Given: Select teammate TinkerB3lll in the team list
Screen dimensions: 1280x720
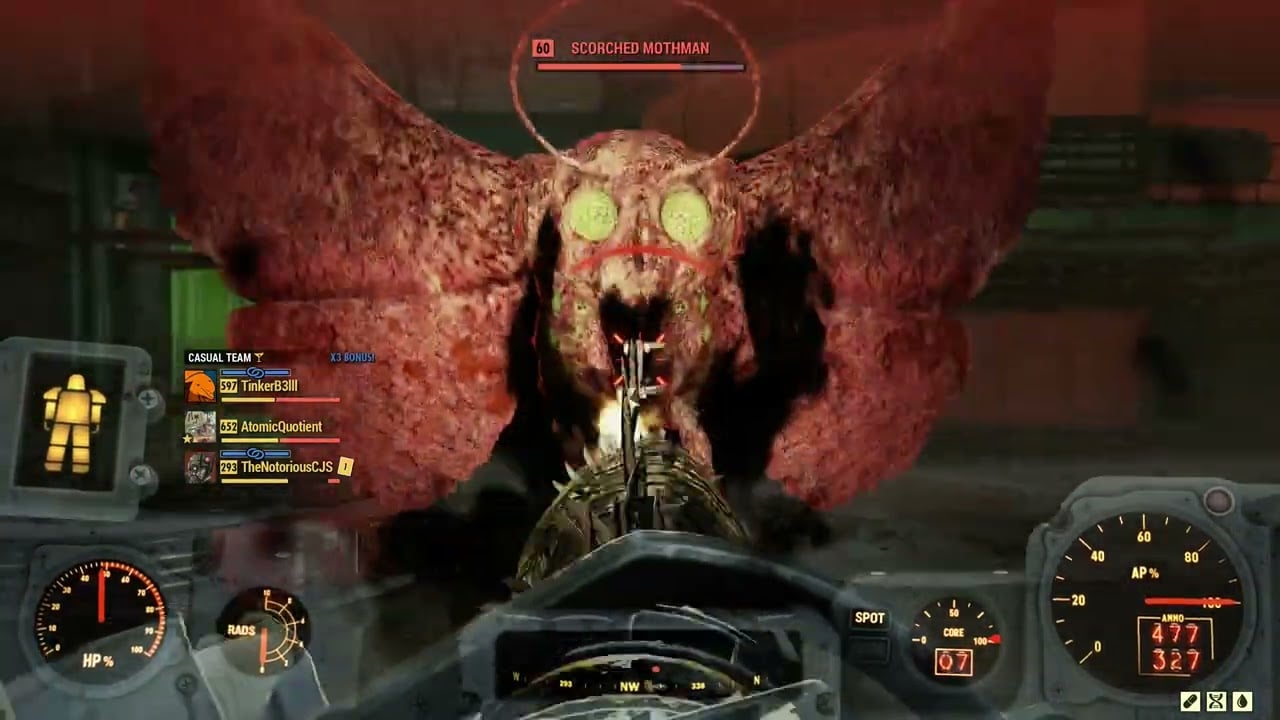Looking at the screenshot, I should coord(269,386).
